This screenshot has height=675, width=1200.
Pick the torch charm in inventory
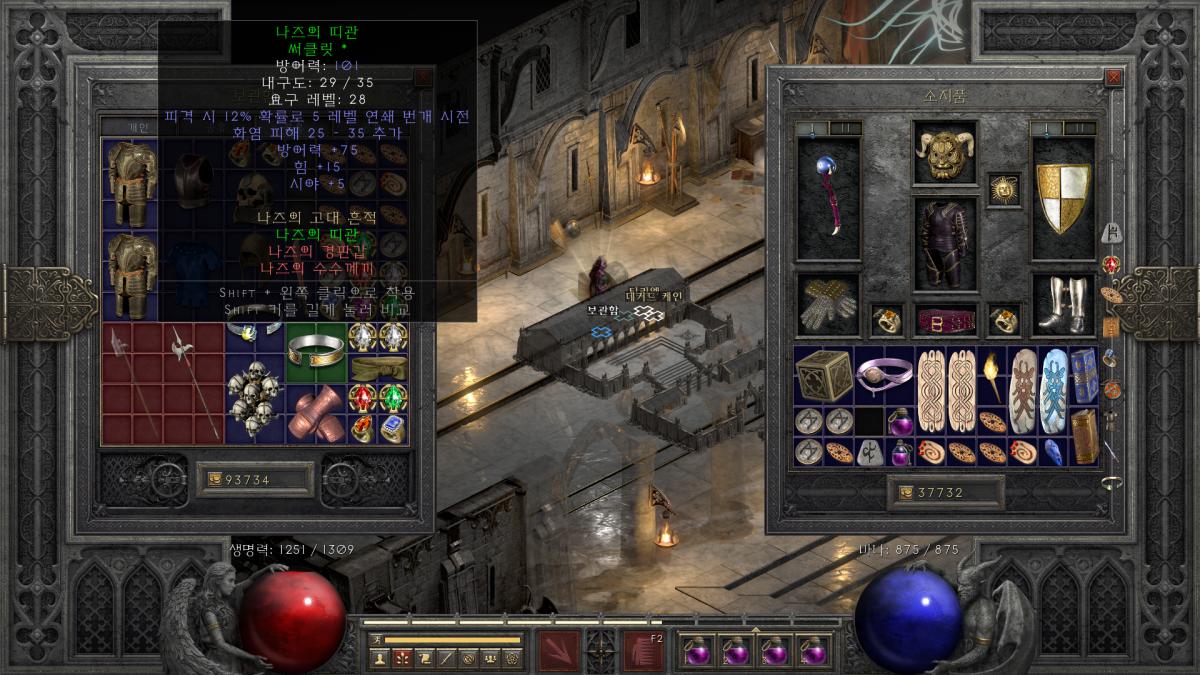pyautogui.click(x=993, y=377)
